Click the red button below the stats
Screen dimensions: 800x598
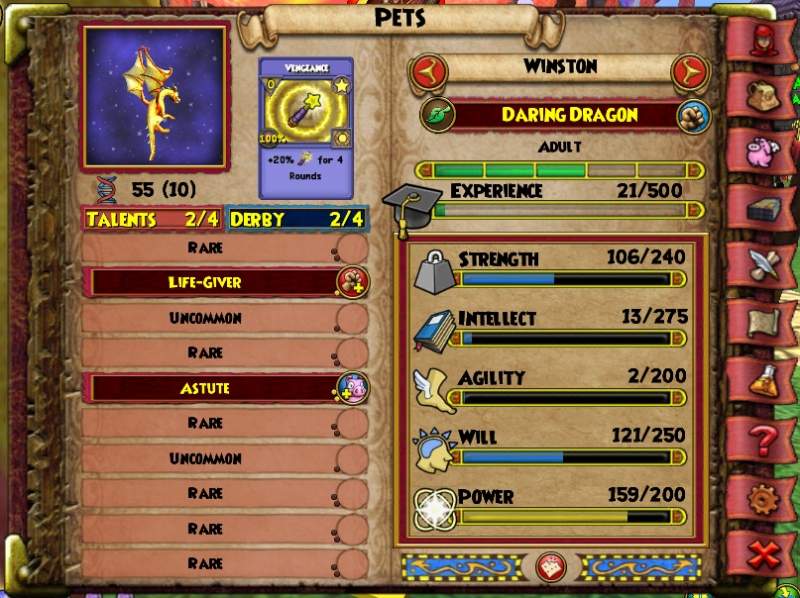[551, 566]
